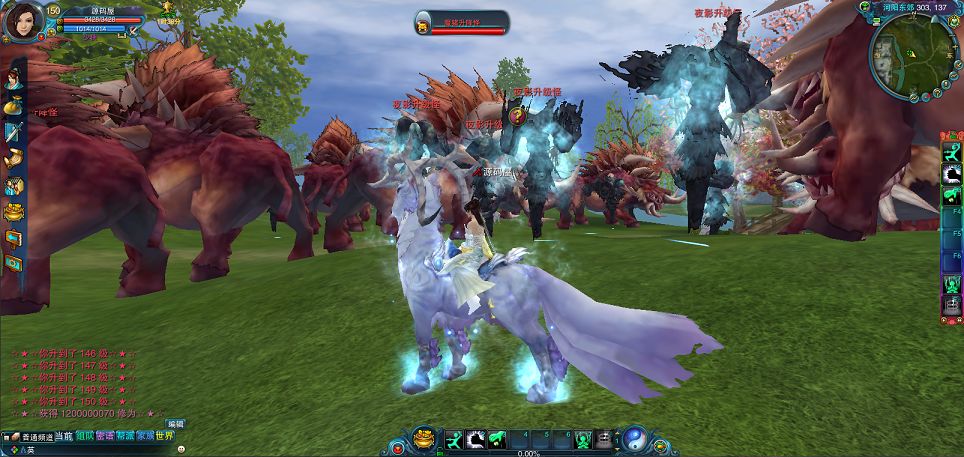Open the sword skills icon

pos(13,131)
